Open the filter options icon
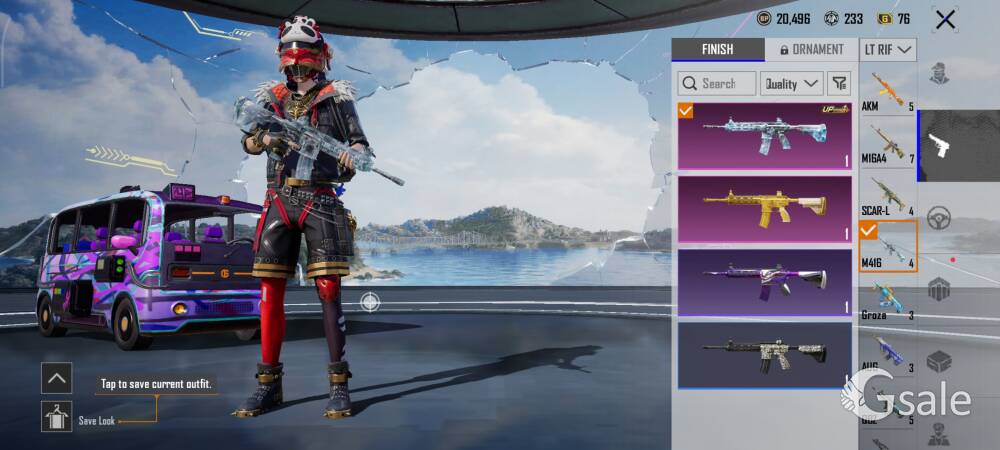1000x450 pixels. pyautogui.click(x=840, y=83)
